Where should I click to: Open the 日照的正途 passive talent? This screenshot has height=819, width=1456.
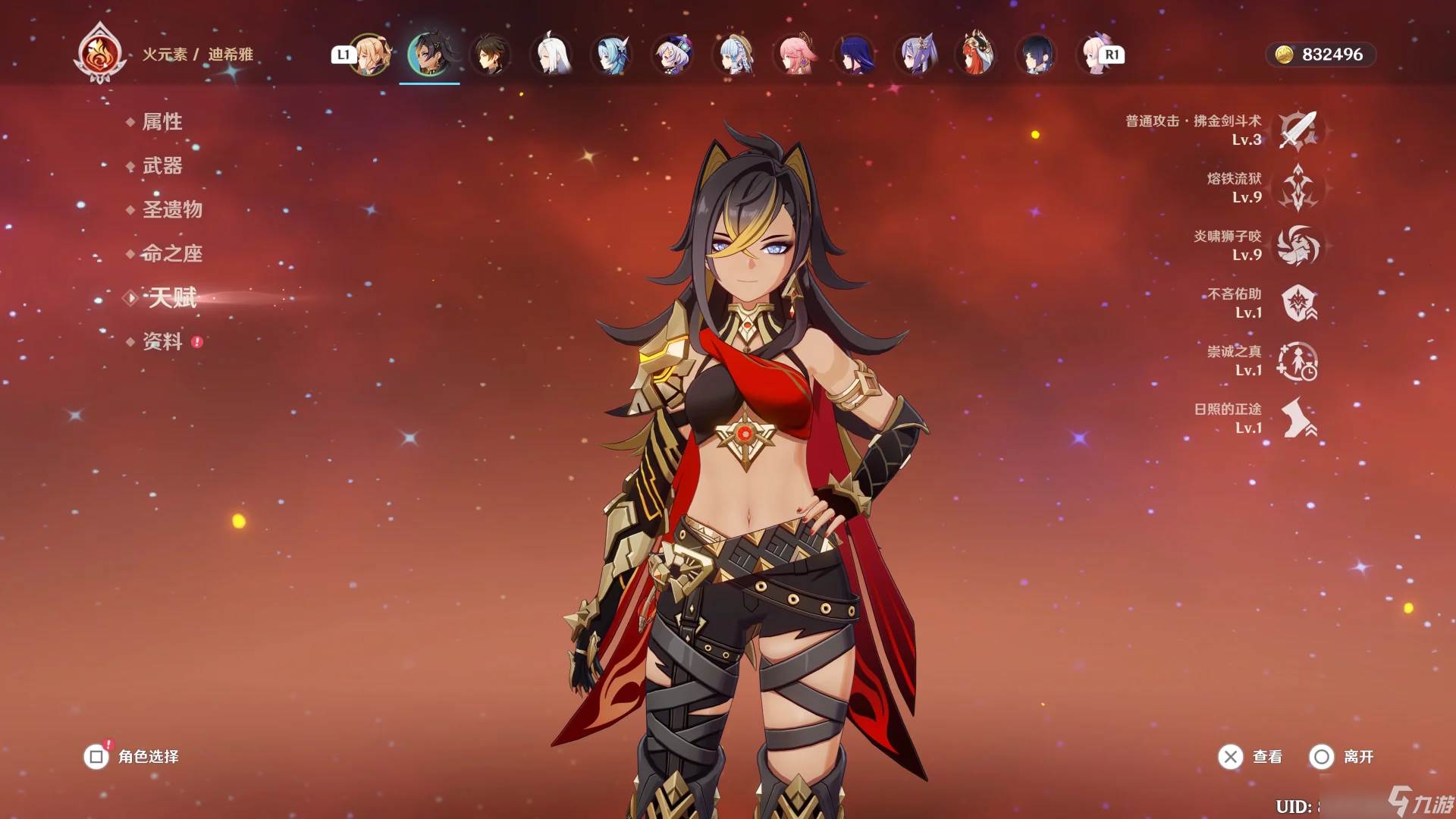pyautogui.click(x=1298, y=419)
